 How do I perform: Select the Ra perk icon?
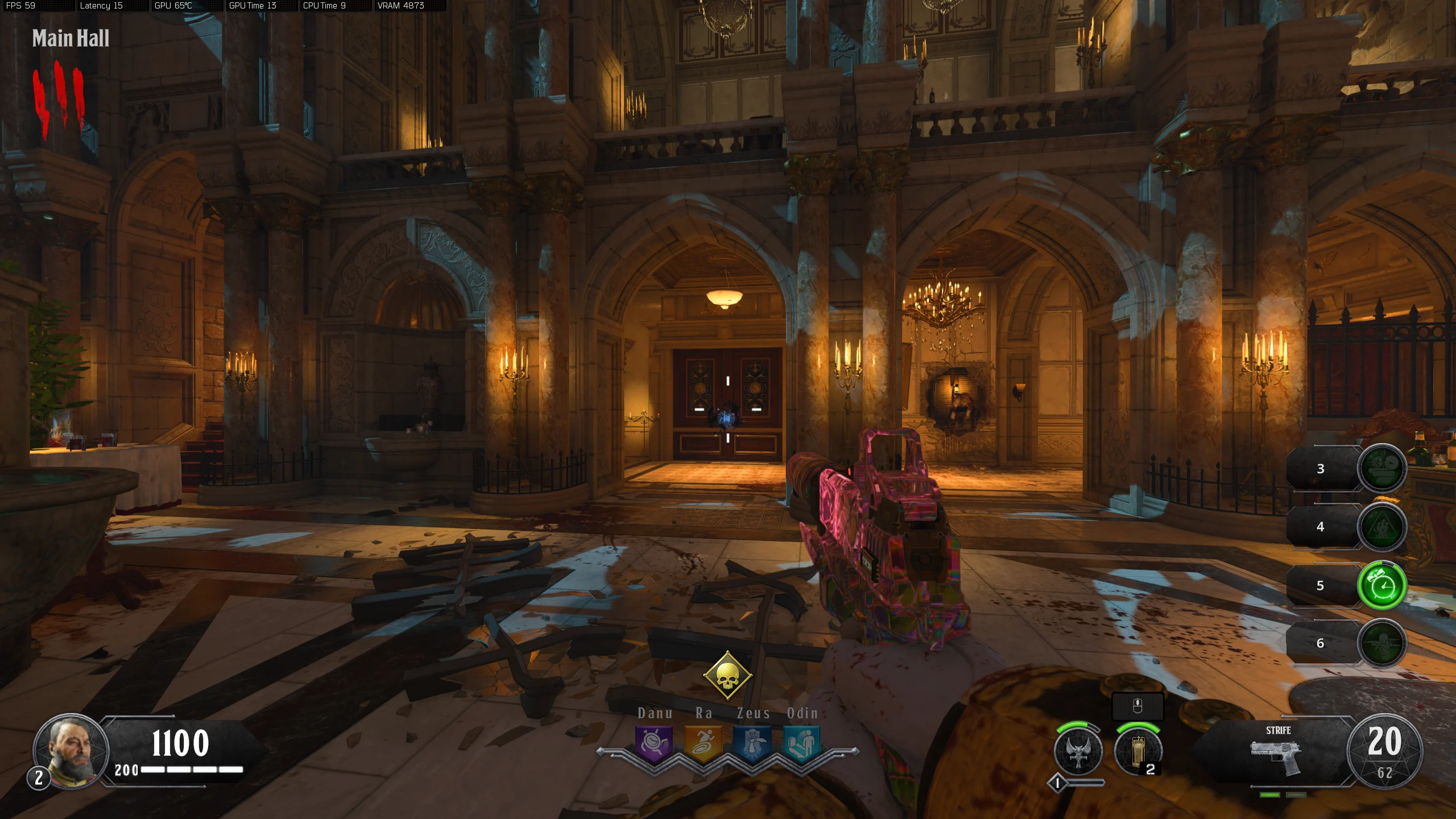click(703, 743)
